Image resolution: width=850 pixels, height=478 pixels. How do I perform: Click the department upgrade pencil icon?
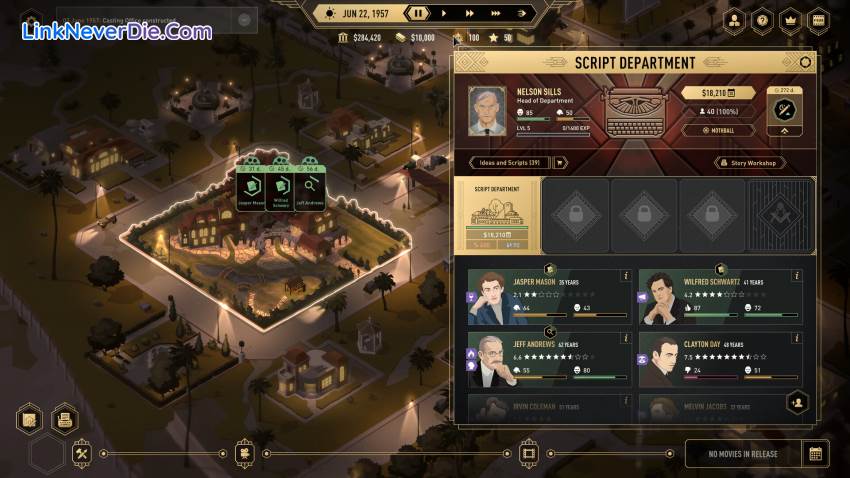point(783,109)
